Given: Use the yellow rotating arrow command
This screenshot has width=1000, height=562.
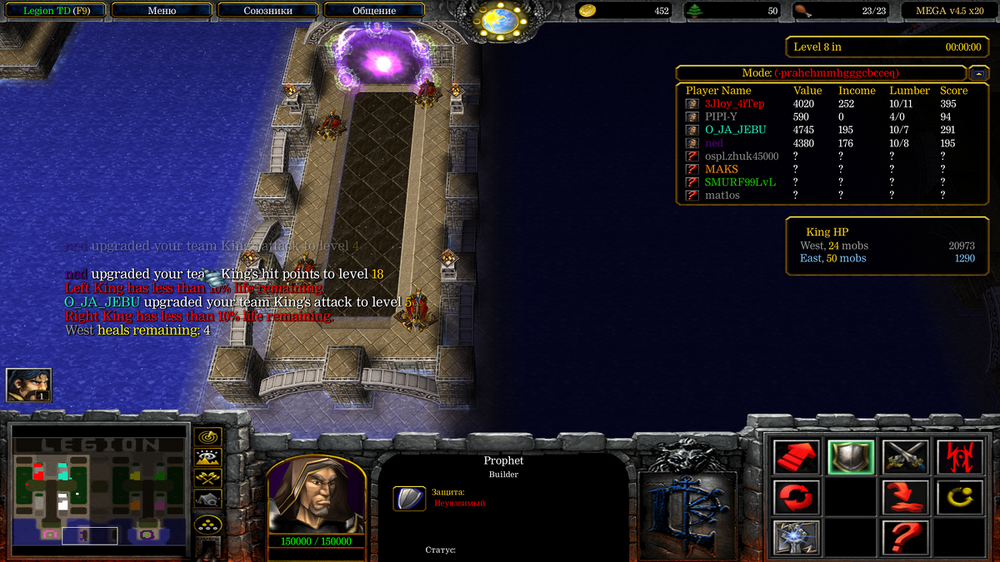Looking at the screenshot, I should (957, 496).
